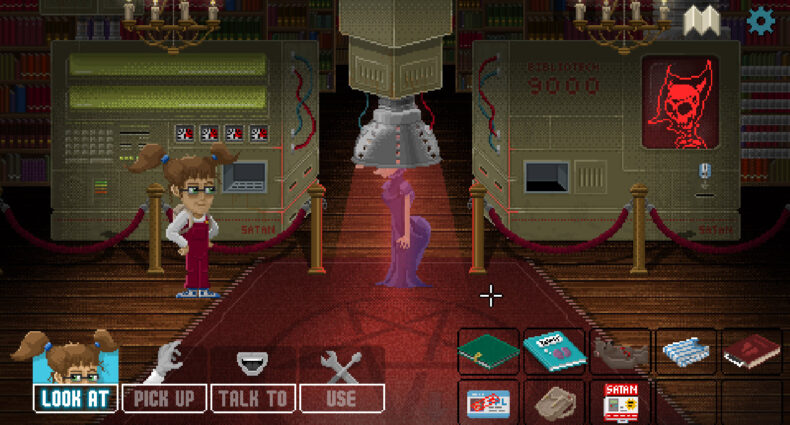Select the Look At verb
This screenshot has width=790, height=425.
(x=76, y=398)
